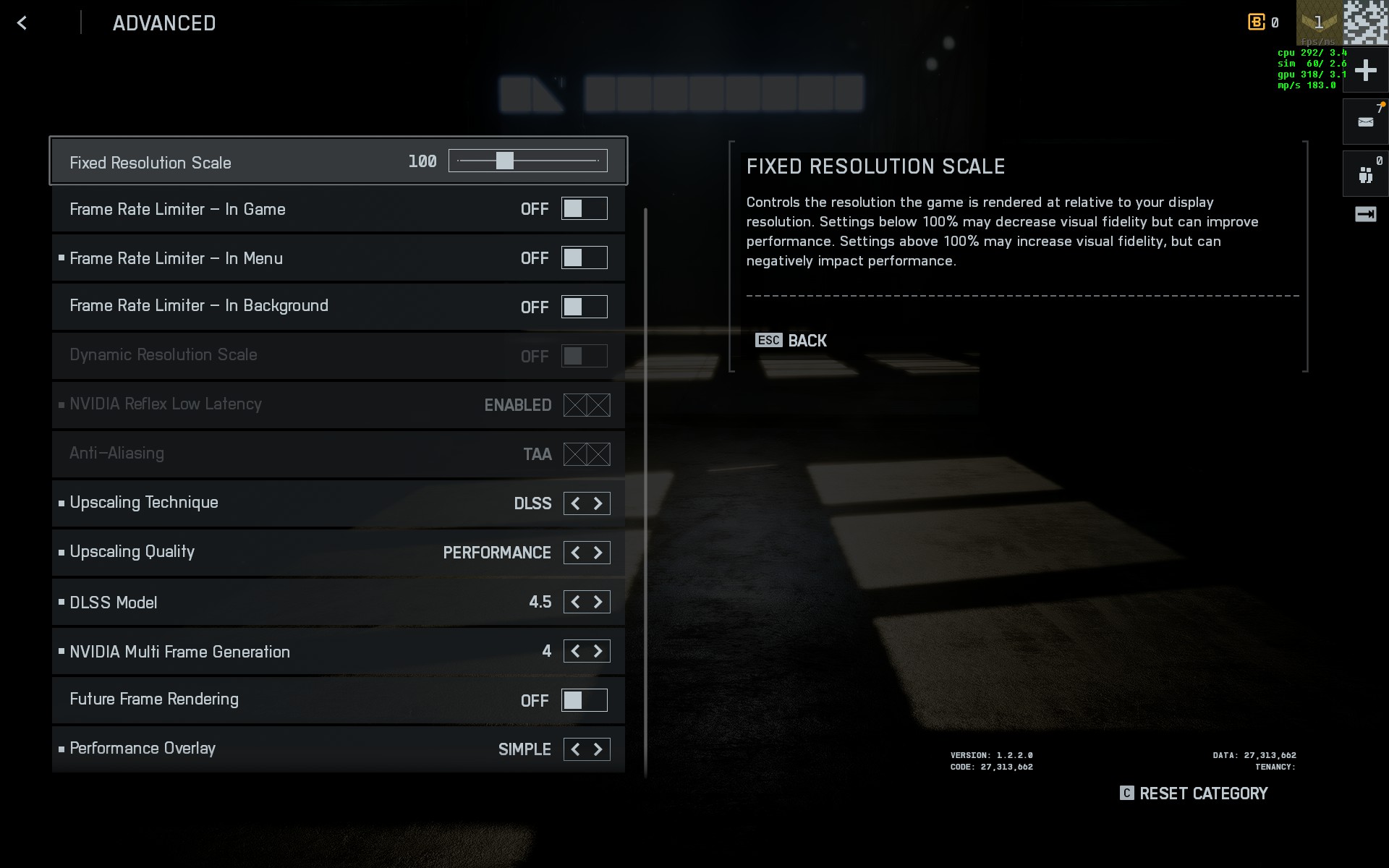Choose the previous Upscaling Quality option

tap(575, 553)
